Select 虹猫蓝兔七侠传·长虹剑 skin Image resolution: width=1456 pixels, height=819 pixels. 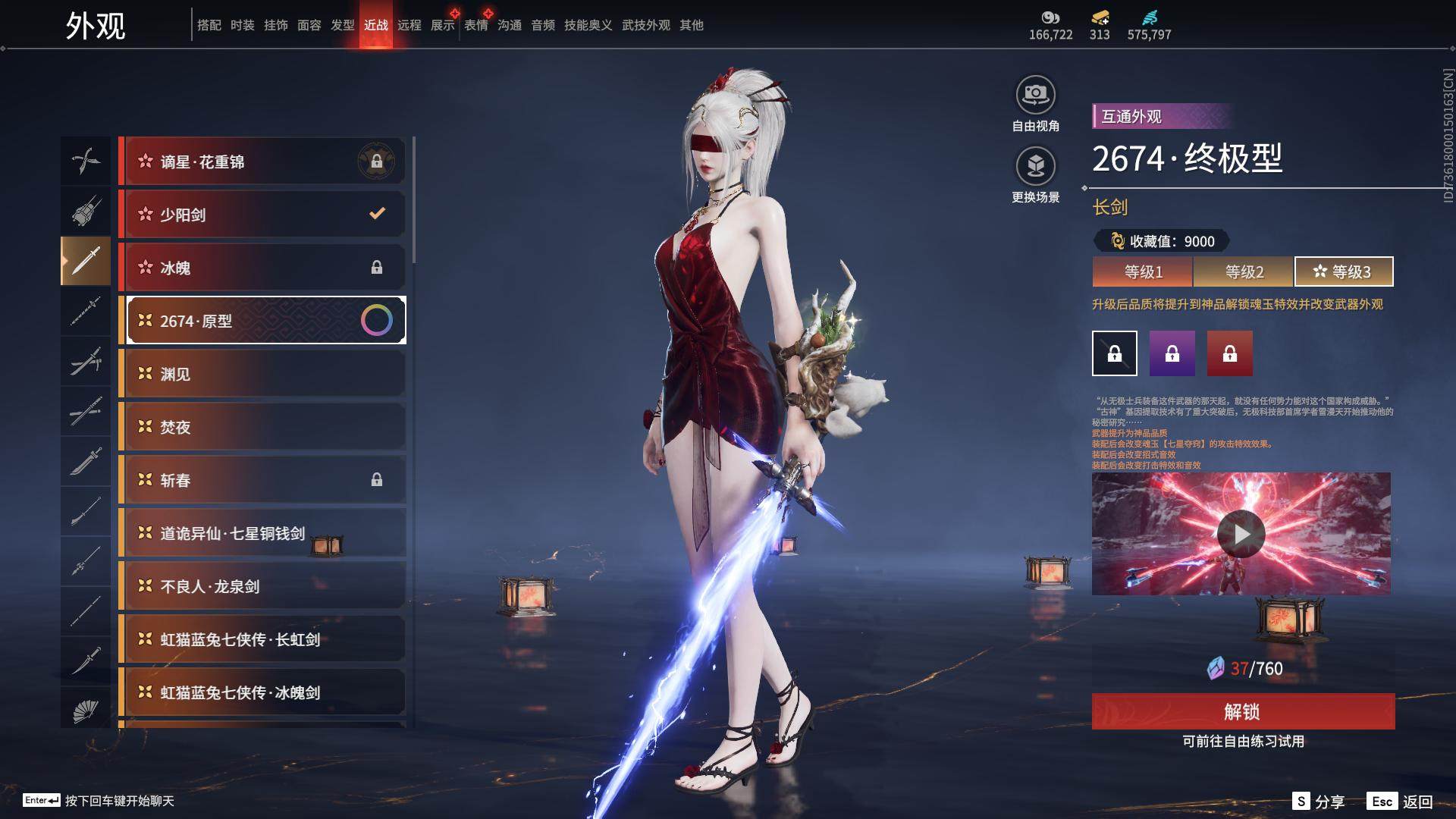pyautogui.click(x=262, y=639)
